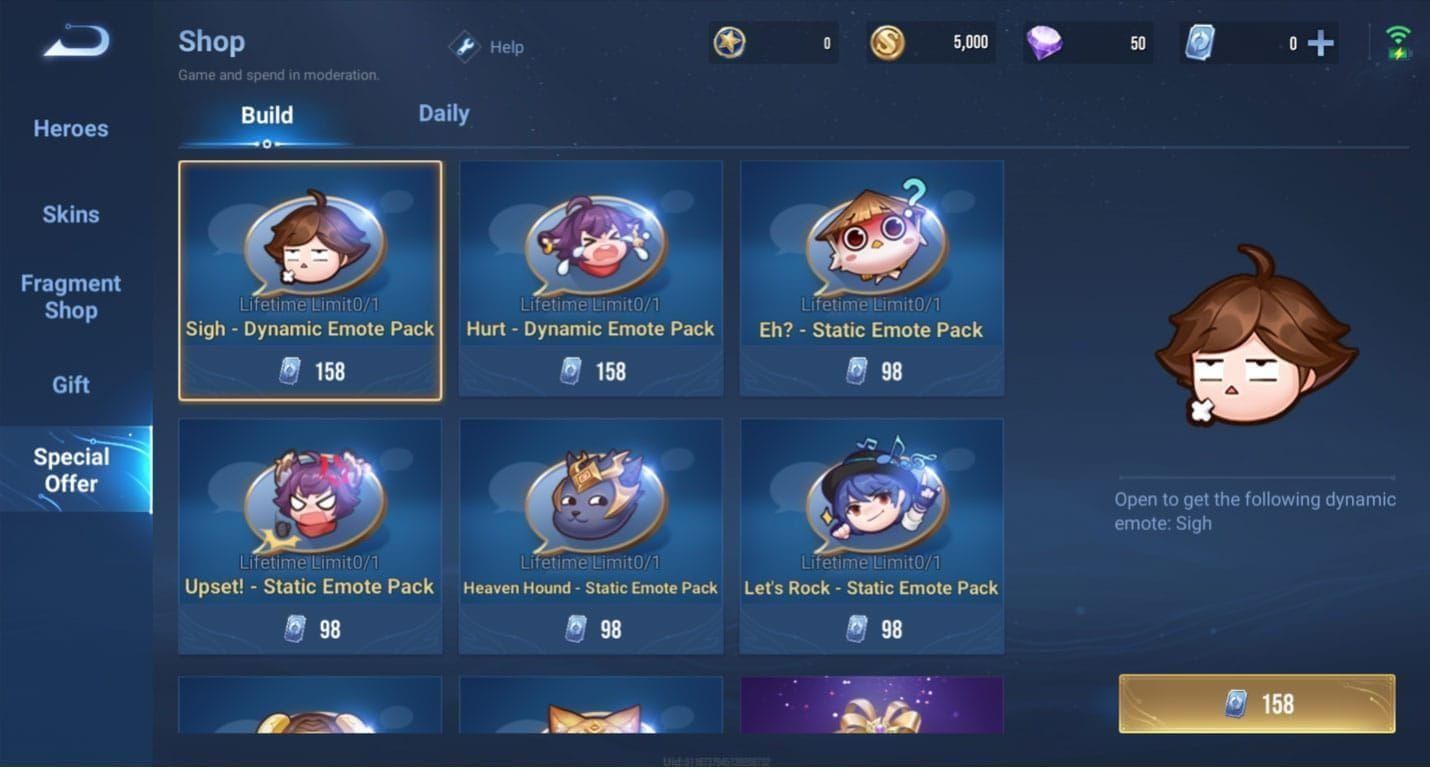Switch to the Daily tab

tap(443, 113)
